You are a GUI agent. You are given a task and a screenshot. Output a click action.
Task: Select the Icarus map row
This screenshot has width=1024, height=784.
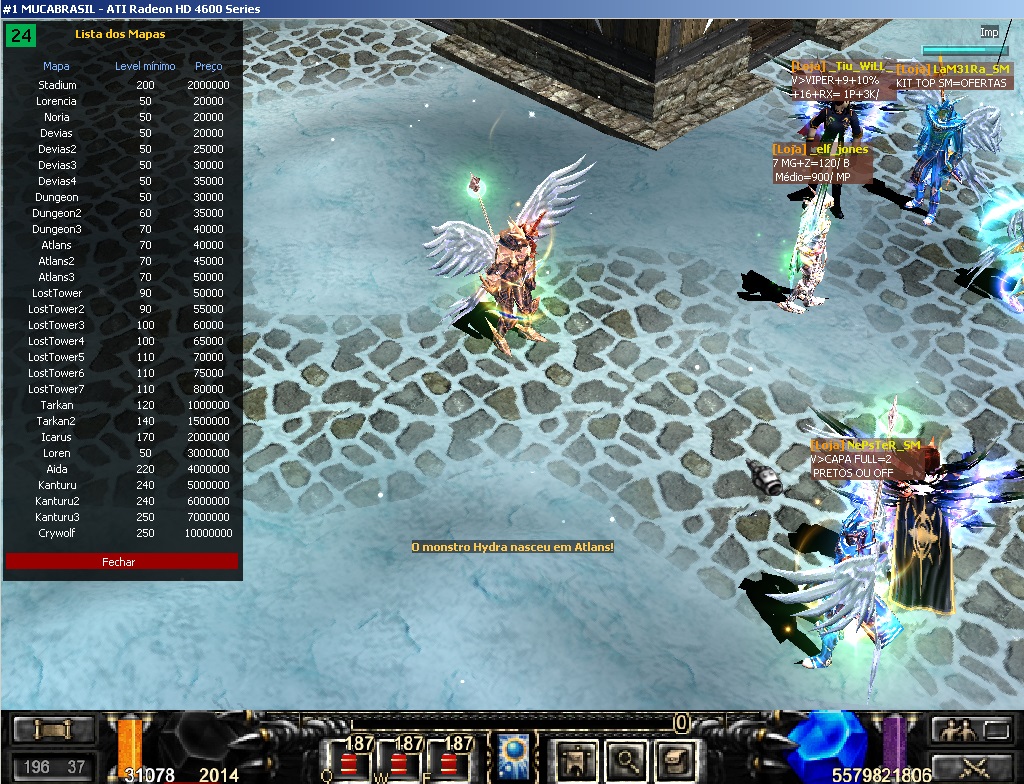57,437
